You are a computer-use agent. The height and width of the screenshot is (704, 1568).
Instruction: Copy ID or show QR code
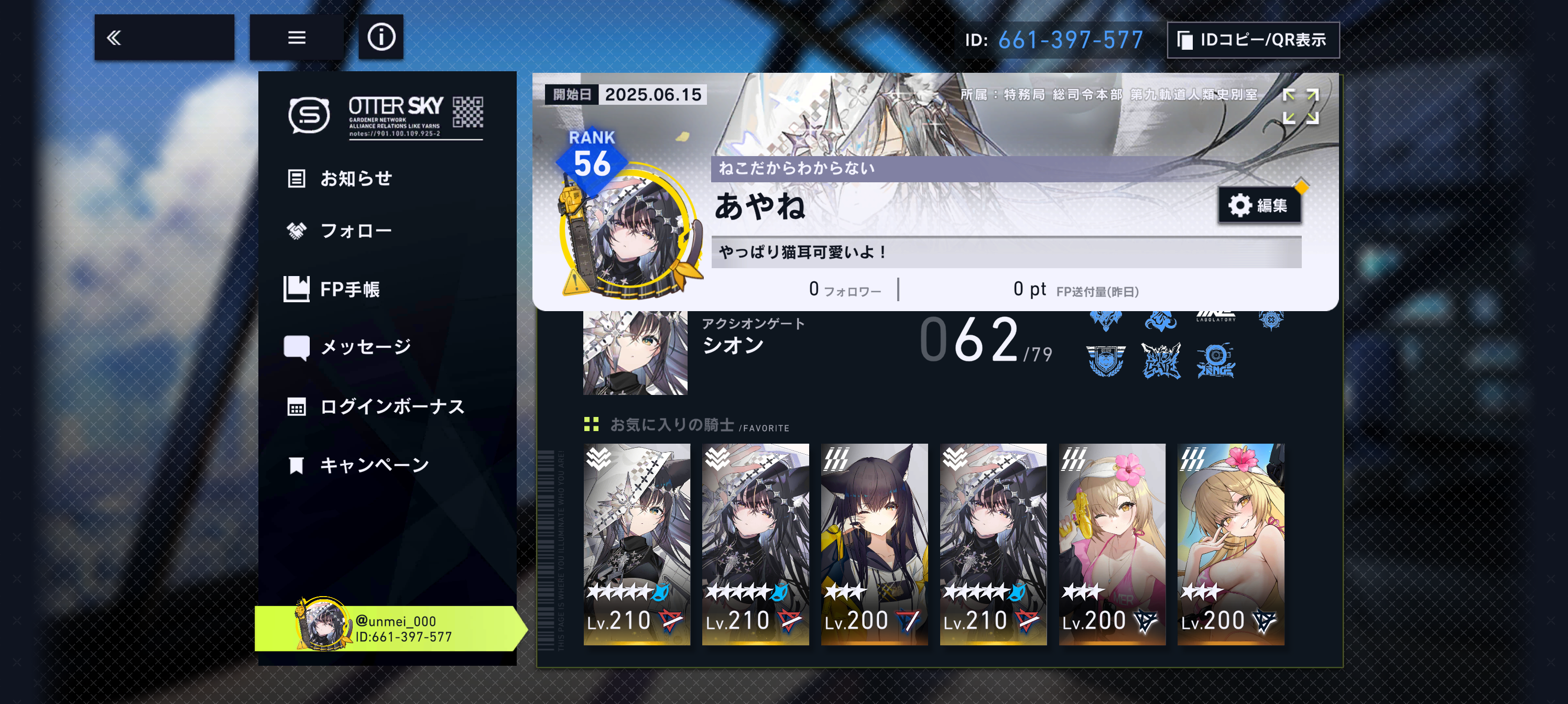[x=1253, y=40]
